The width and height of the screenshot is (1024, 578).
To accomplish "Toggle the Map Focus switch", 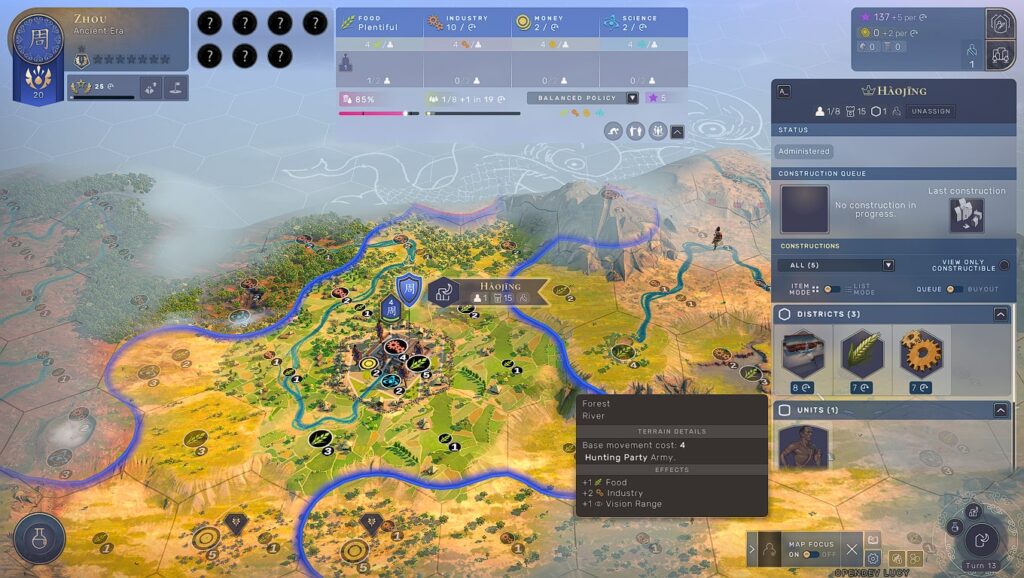I will [x=811, y=554].
